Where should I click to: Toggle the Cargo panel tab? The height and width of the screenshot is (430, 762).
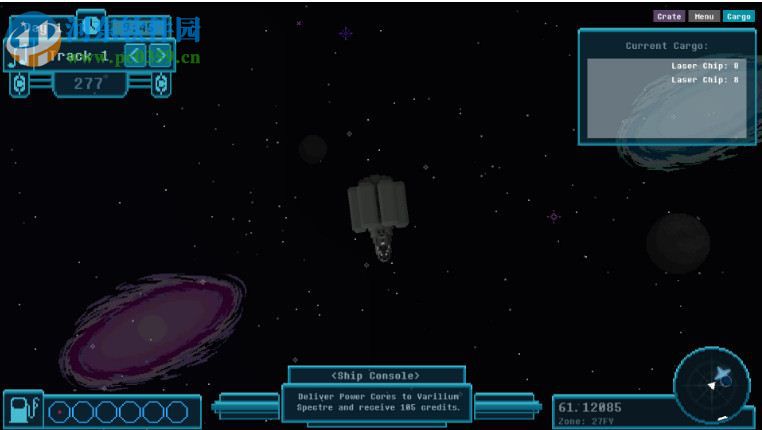tap(739, 16)
